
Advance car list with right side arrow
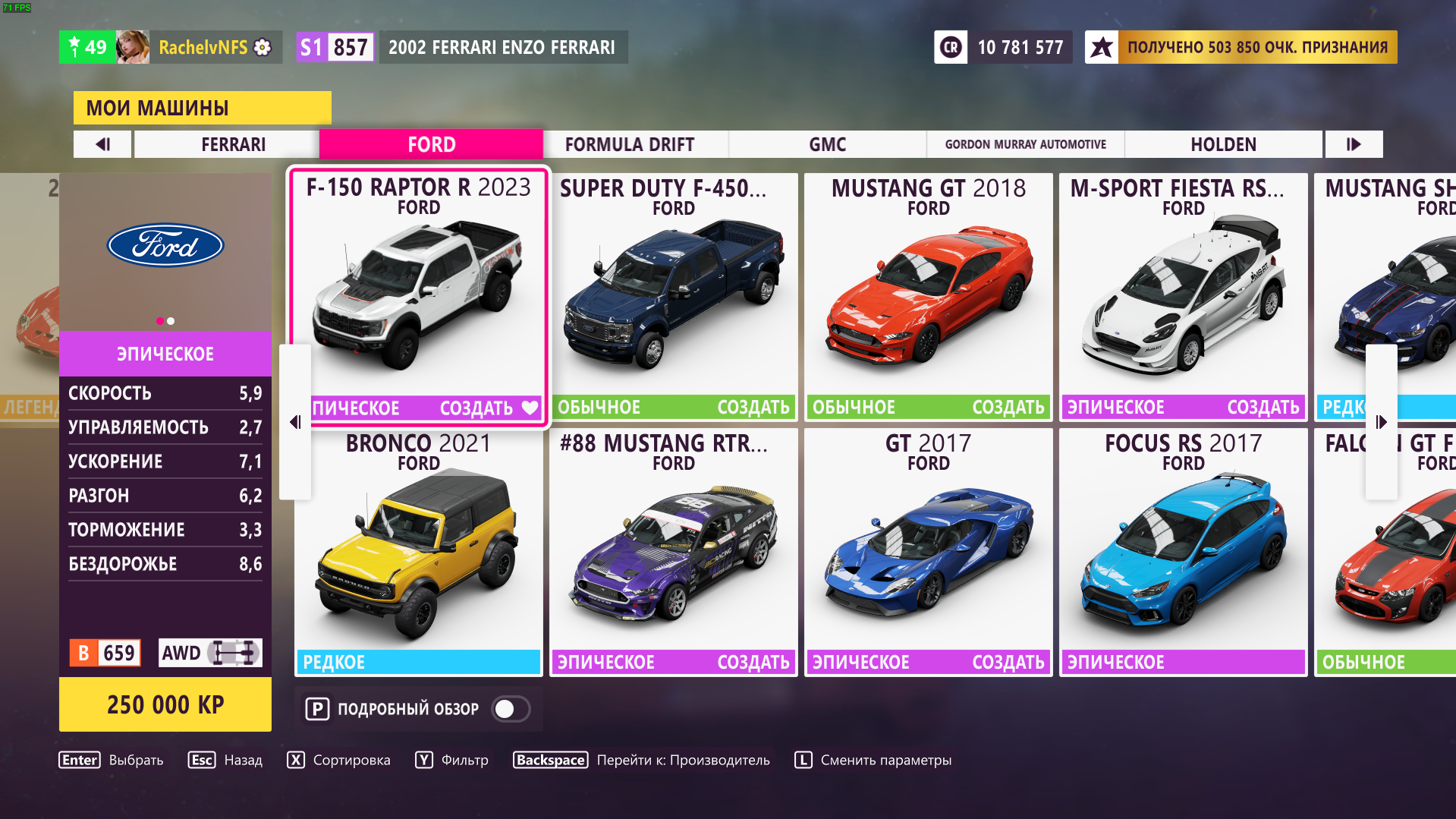click(1381, 422)
